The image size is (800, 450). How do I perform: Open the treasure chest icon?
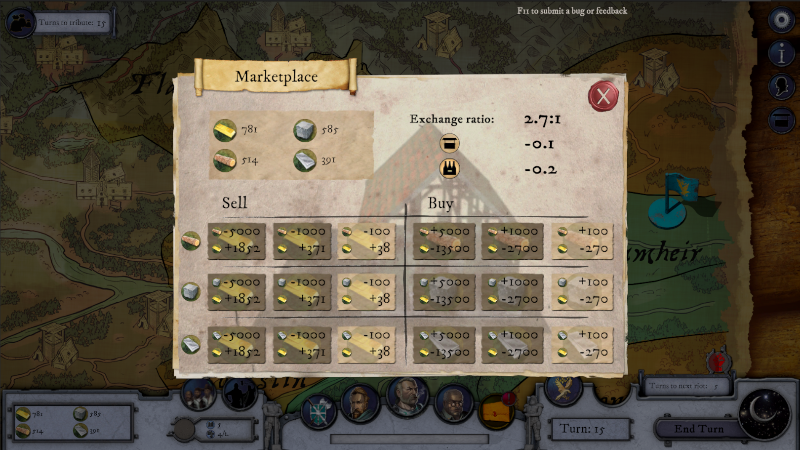495,410
